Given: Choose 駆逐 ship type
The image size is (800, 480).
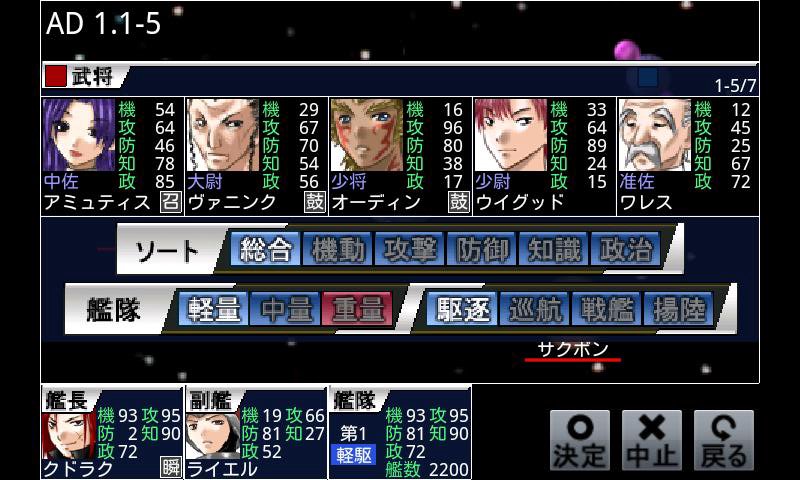Looking at the screenshot, I should pyautogui.click(x=463, y=309).
